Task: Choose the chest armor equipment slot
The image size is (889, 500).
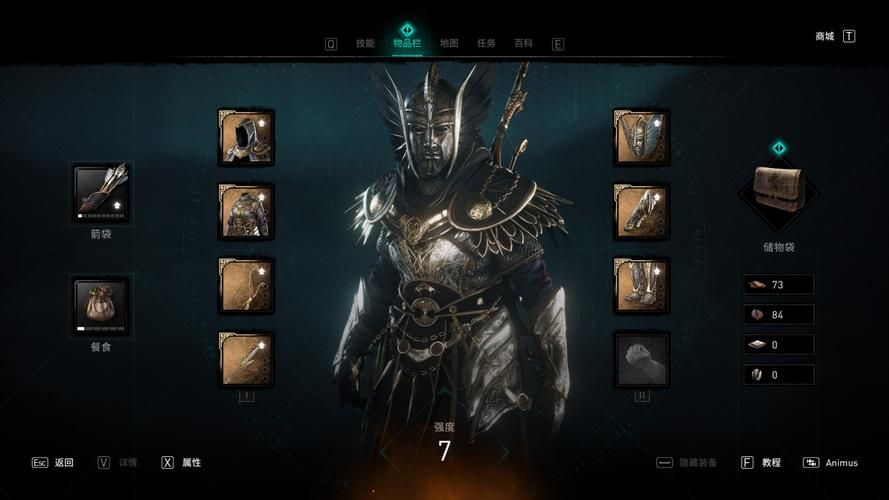Action: point(246,210)
